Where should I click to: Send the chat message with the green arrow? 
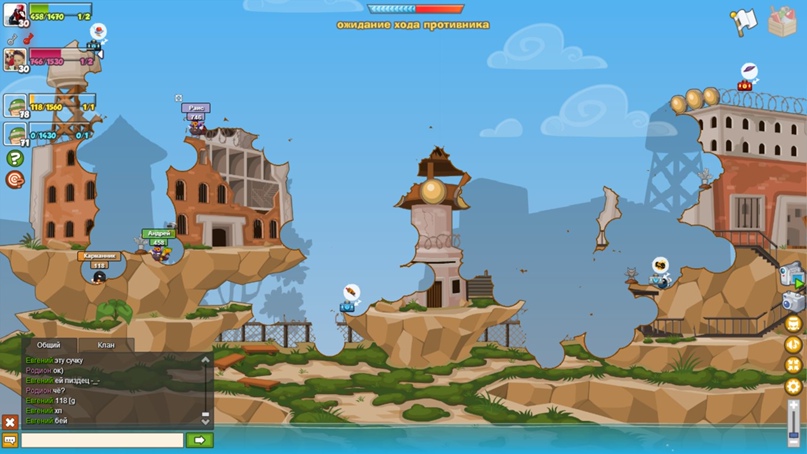pos(199,440)
